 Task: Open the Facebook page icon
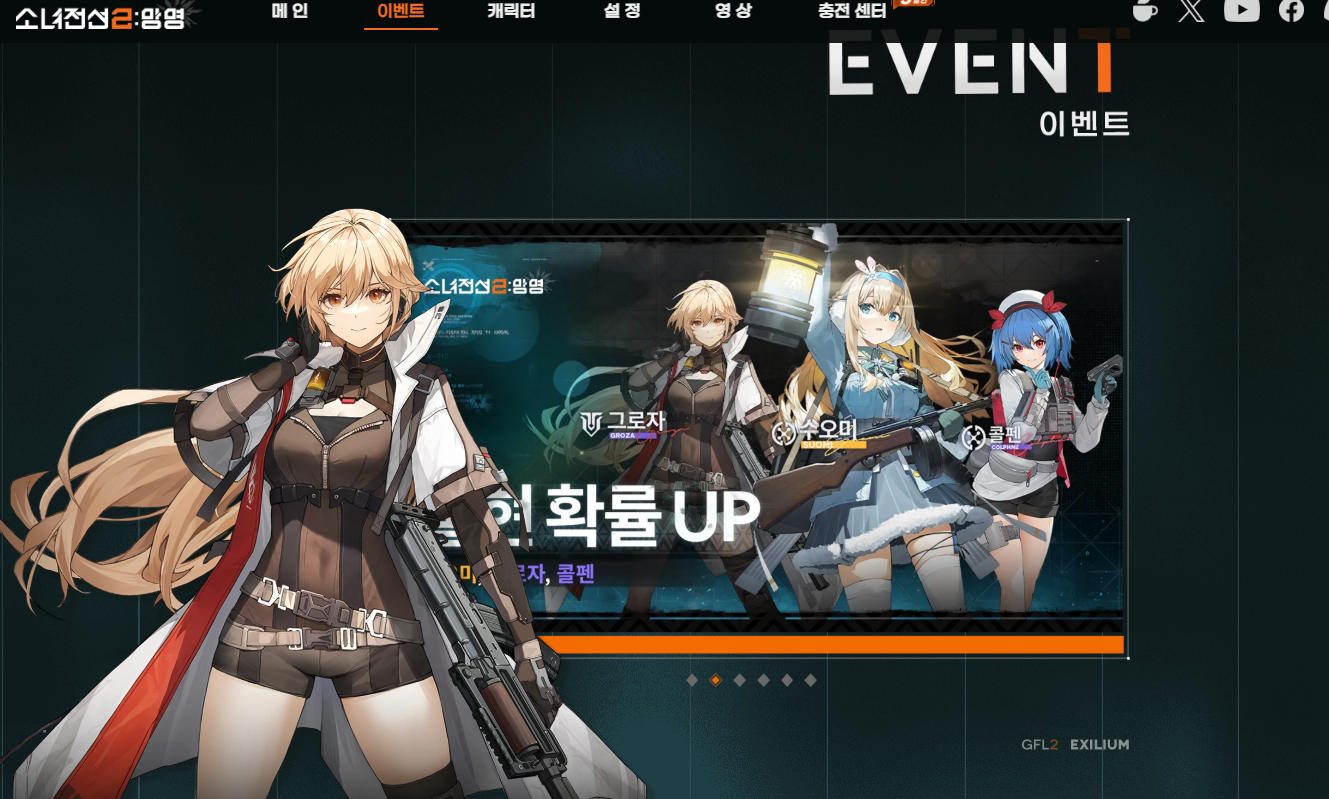[x=1290, y=12]
